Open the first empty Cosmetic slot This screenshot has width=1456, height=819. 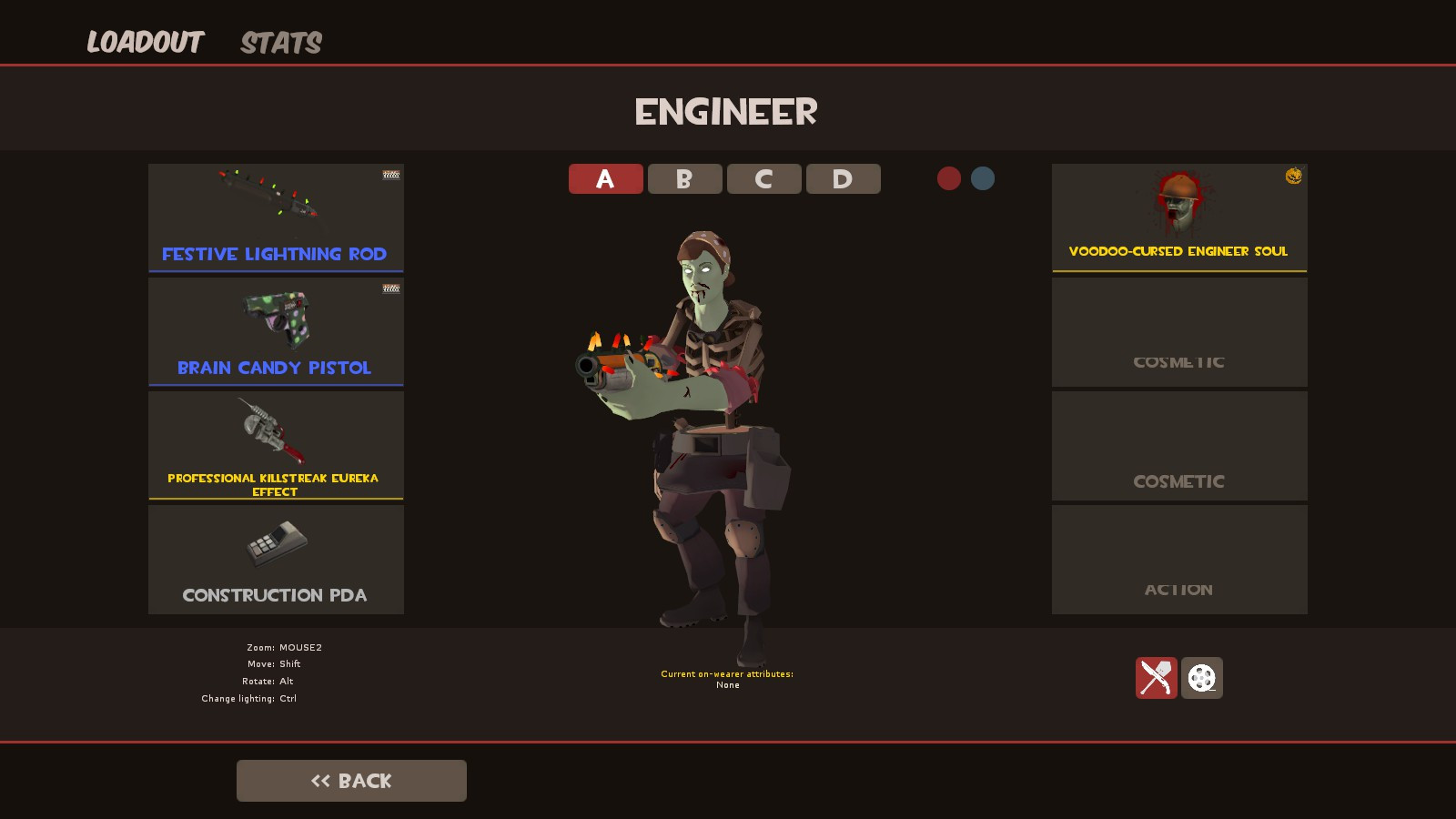[1178, 332]
